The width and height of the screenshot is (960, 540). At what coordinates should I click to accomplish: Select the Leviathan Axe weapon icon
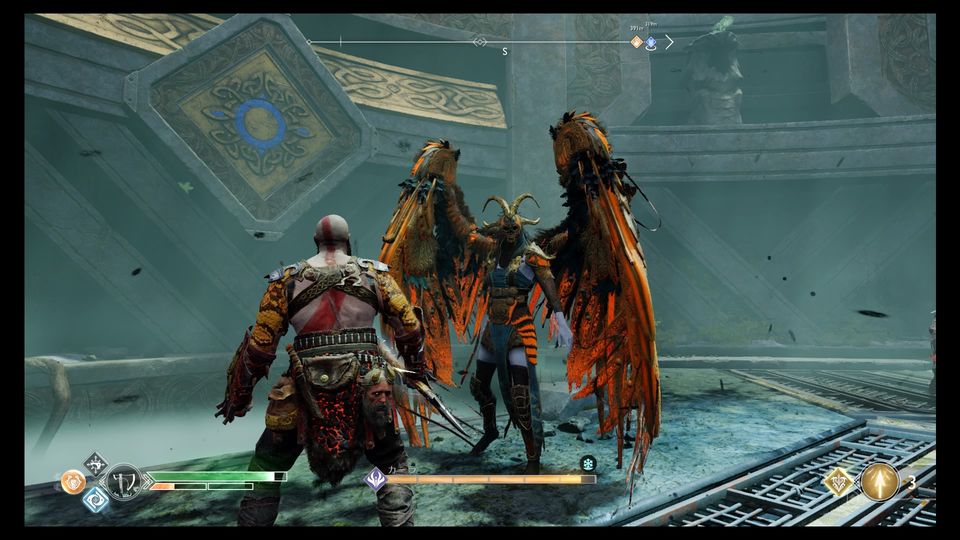pos(124,482)
